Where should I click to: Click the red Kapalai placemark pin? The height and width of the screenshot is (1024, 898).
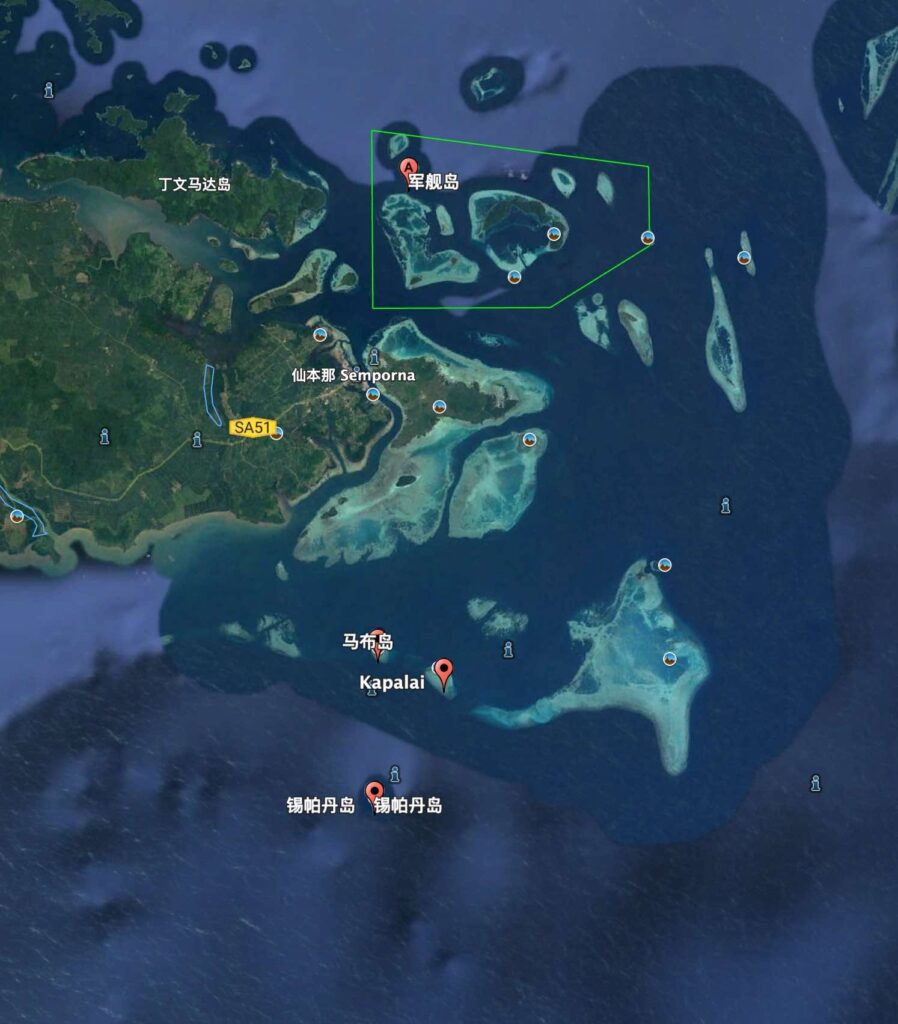point(443,671)
